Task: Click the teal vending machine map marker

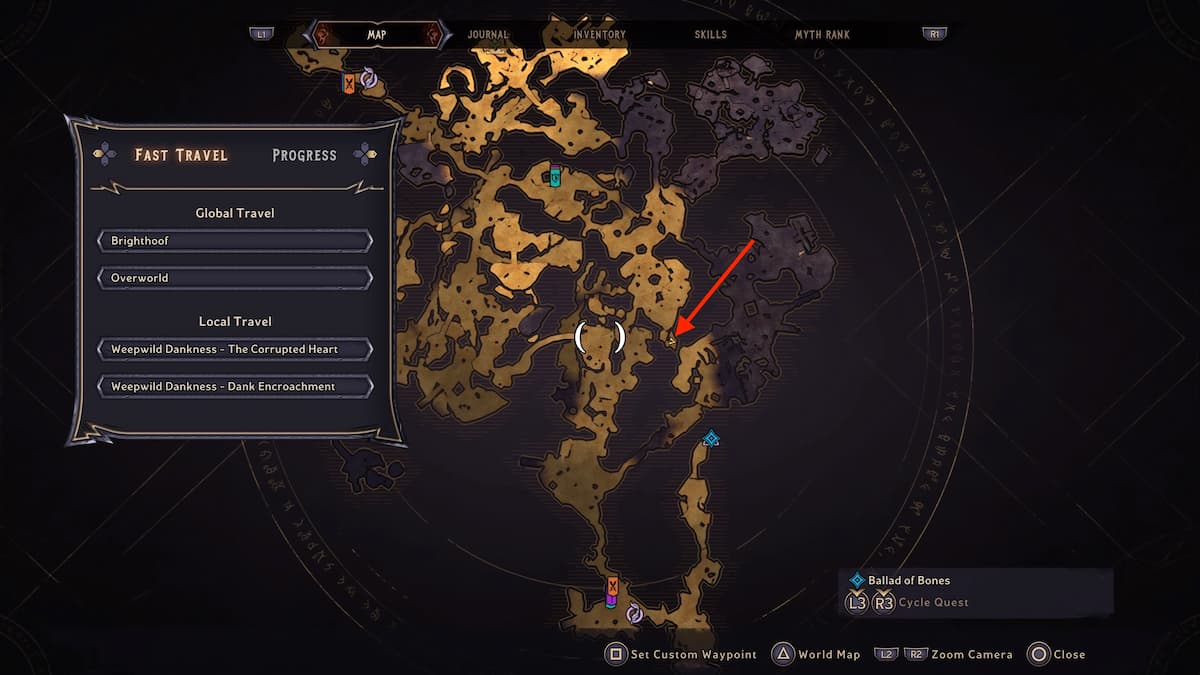Action: pyautogui.click(x=556, y=175)
